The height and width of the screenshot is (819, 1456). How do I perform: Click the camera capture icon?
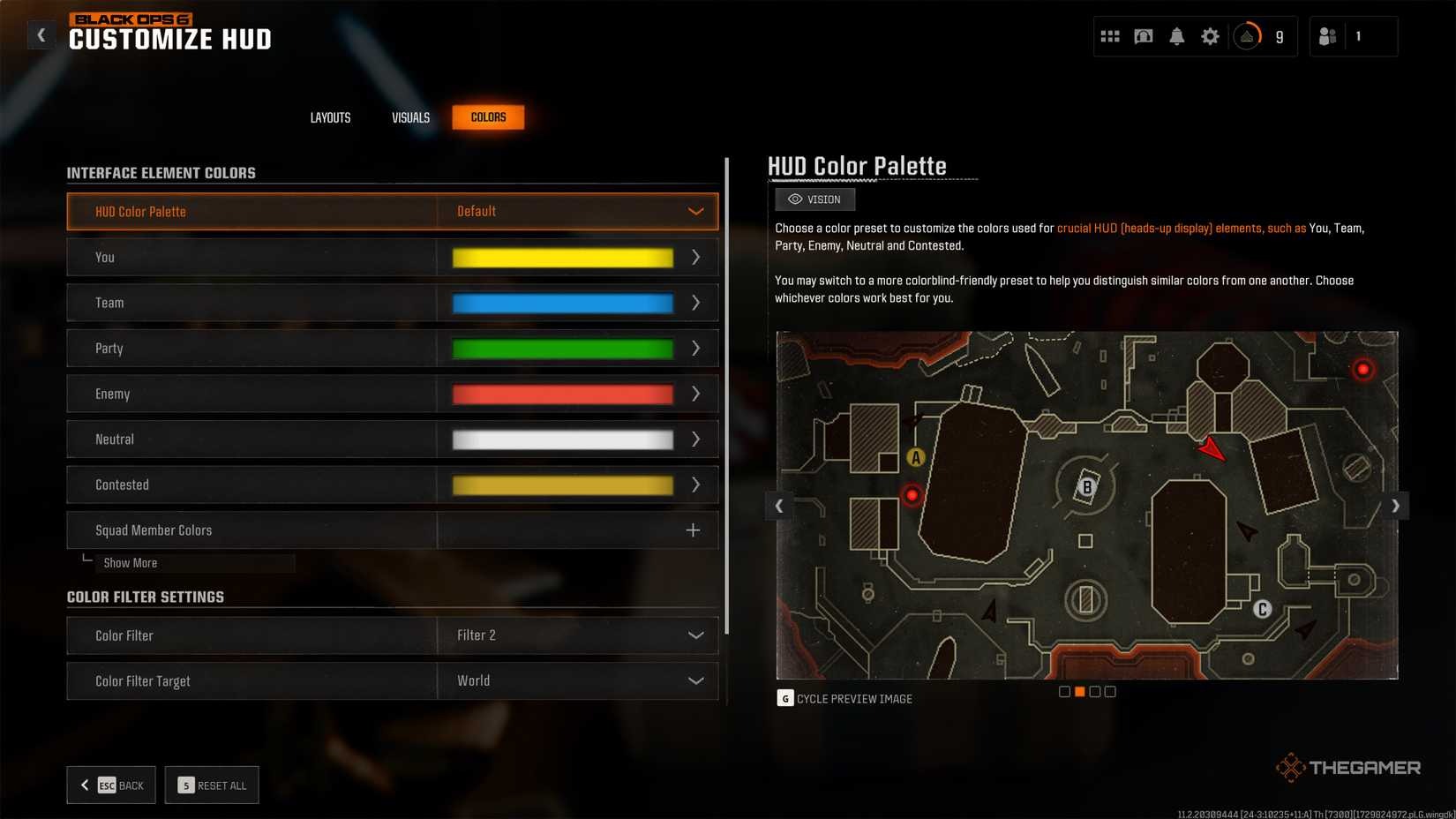(x=1143, y=36)
